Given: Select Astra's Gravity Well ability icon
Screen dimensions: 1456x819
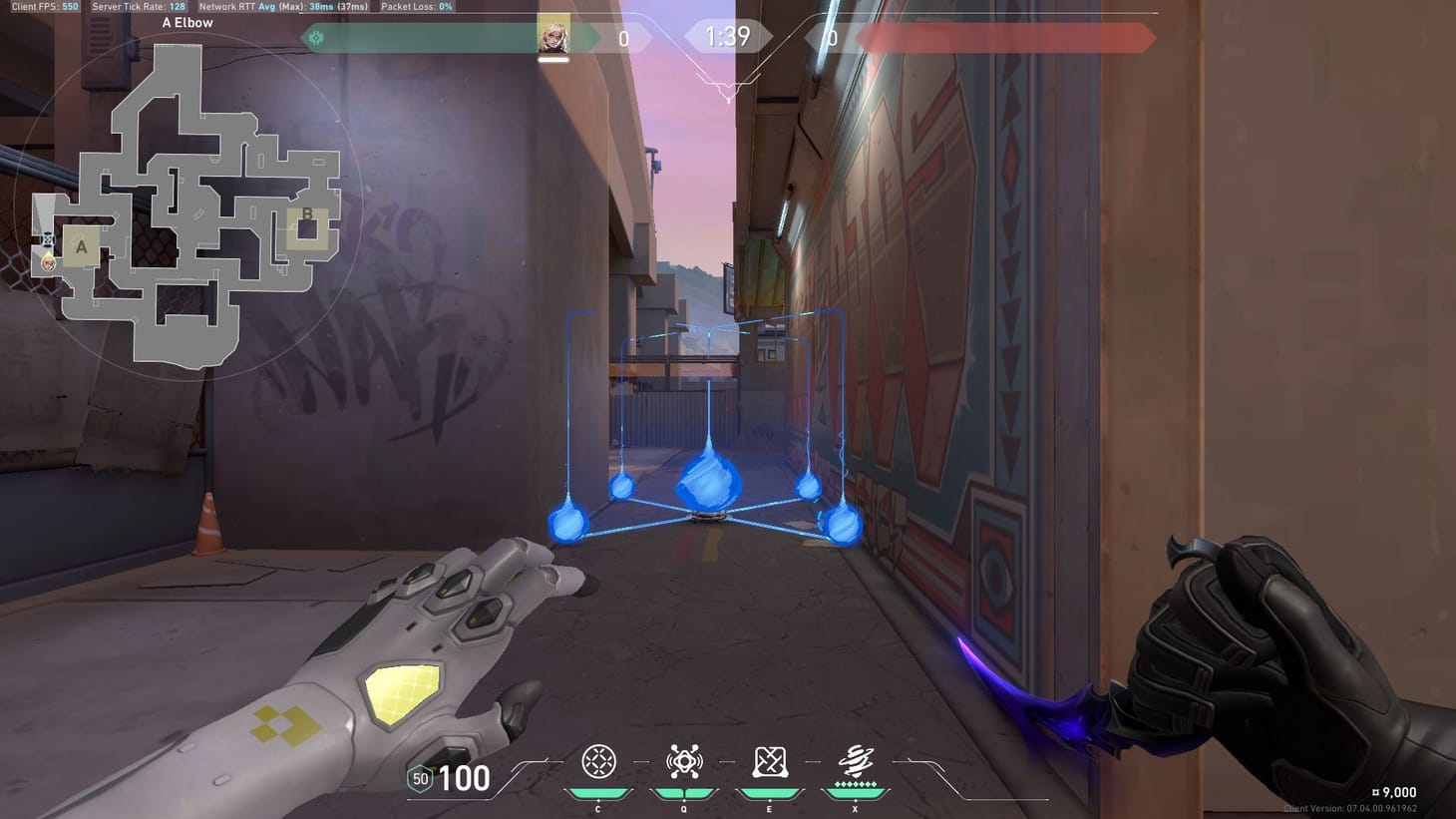Looking at the screenshot, I should pos(597,761).
